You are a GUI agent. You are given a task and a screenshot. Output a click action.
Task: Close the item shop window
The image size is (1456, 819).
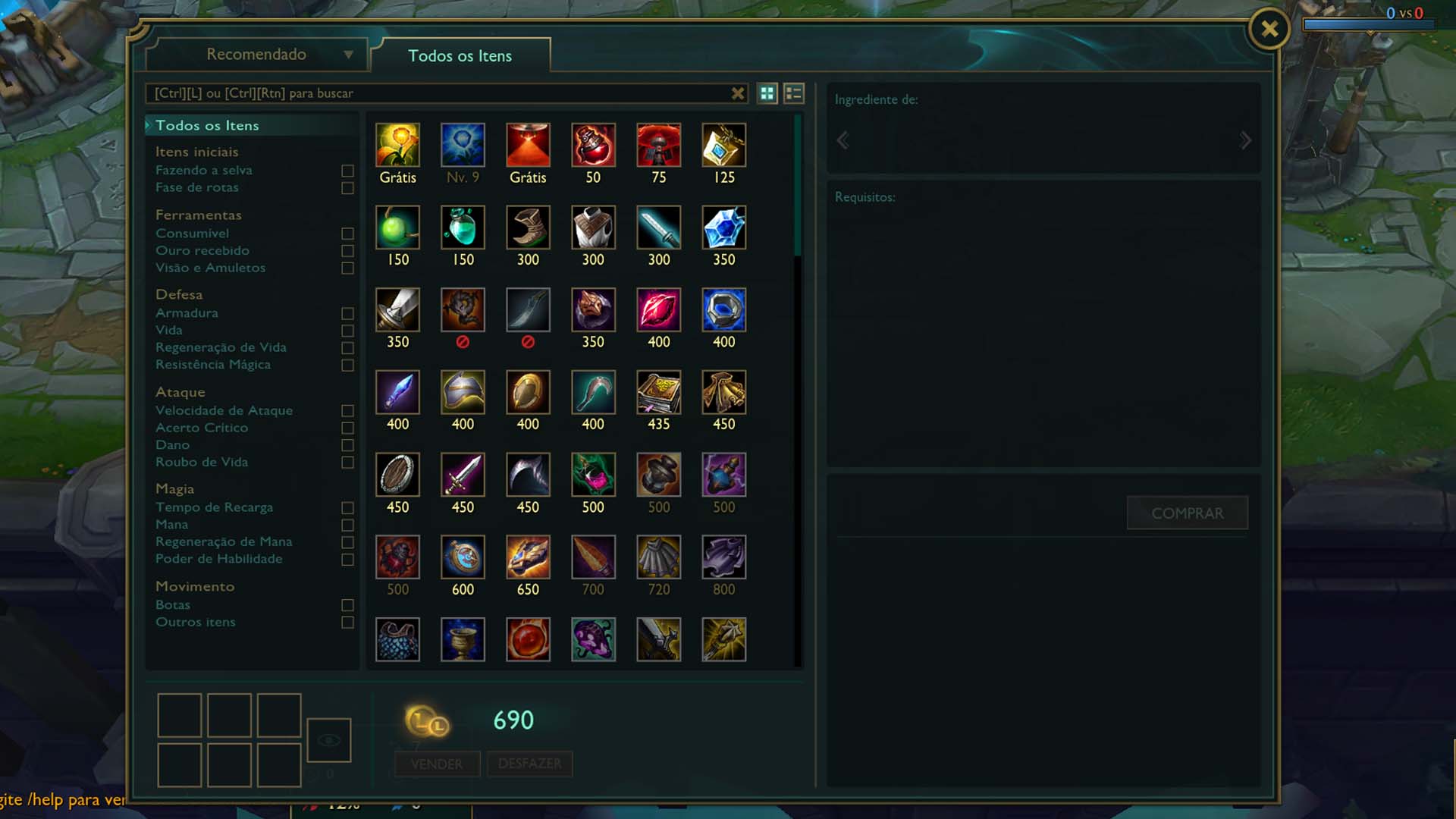coord(1269,30)
